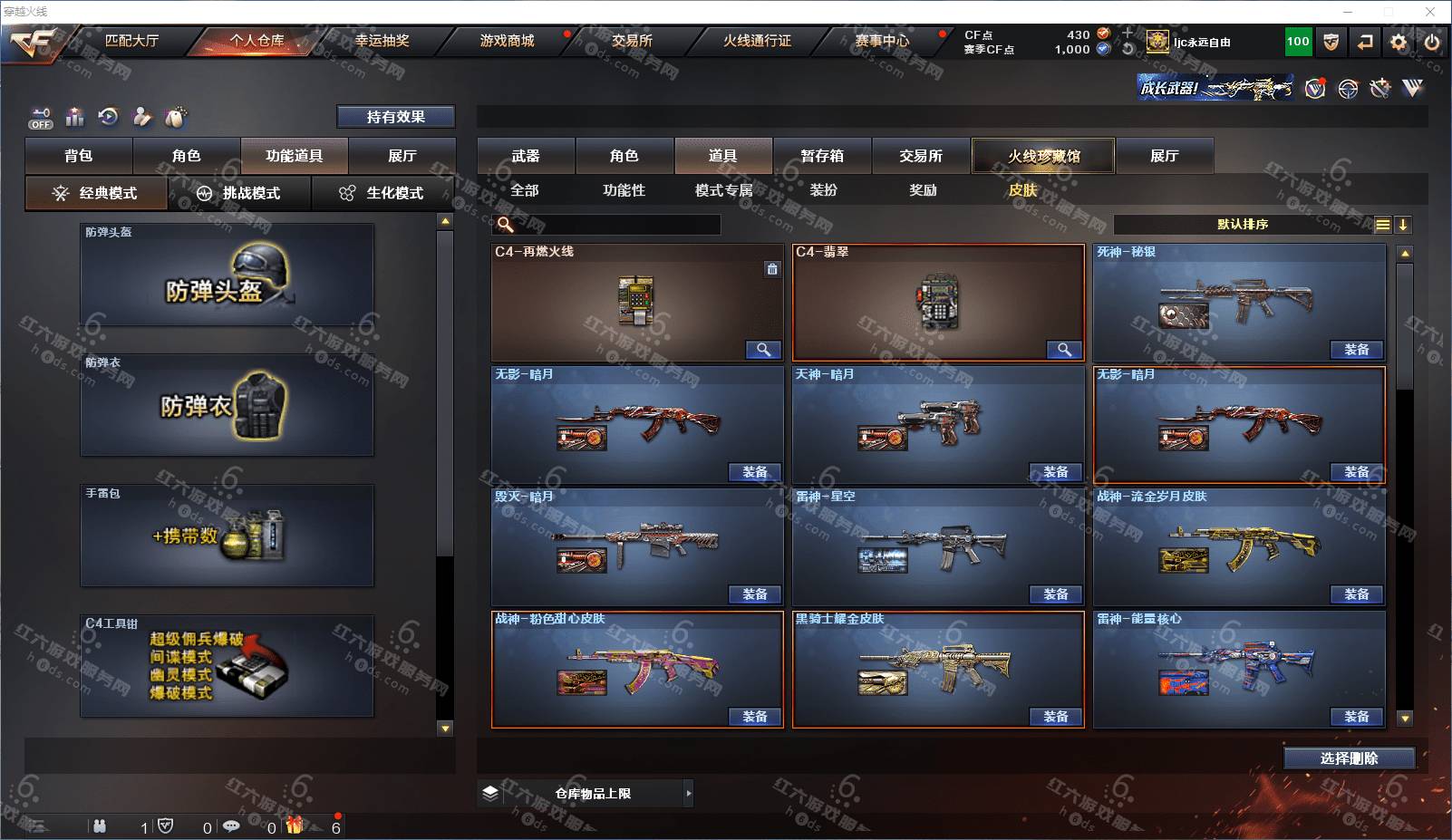This screenshot has height=840, width=1452.
Task: Open the settings gear icon
Action: (1399, 42)
